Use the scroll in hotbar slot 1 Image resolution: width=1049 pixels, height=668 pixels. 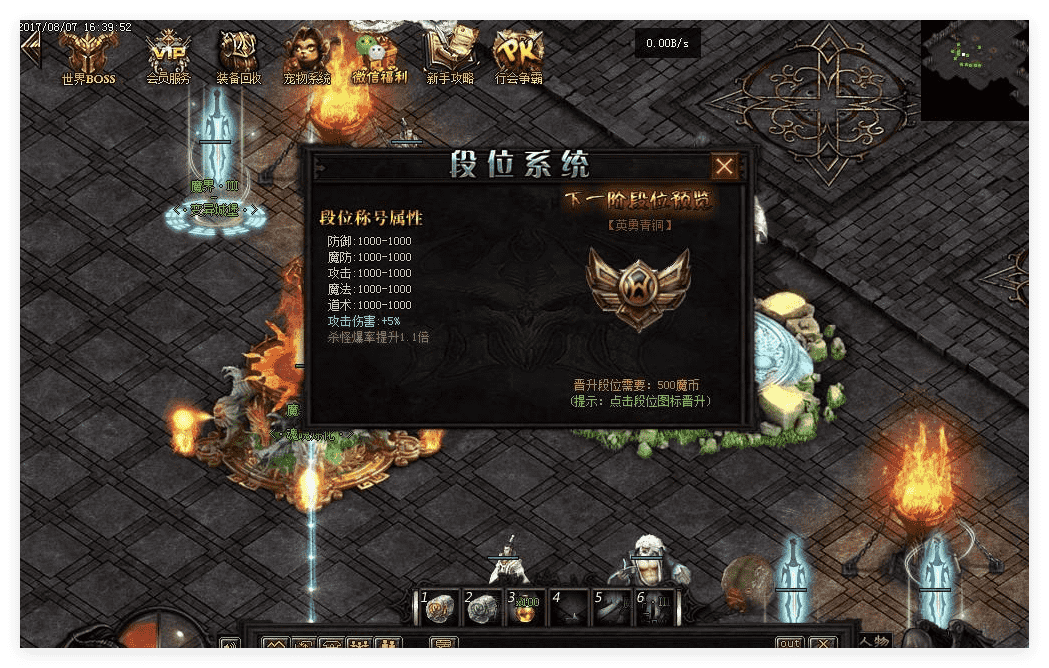tap(438, 609)
